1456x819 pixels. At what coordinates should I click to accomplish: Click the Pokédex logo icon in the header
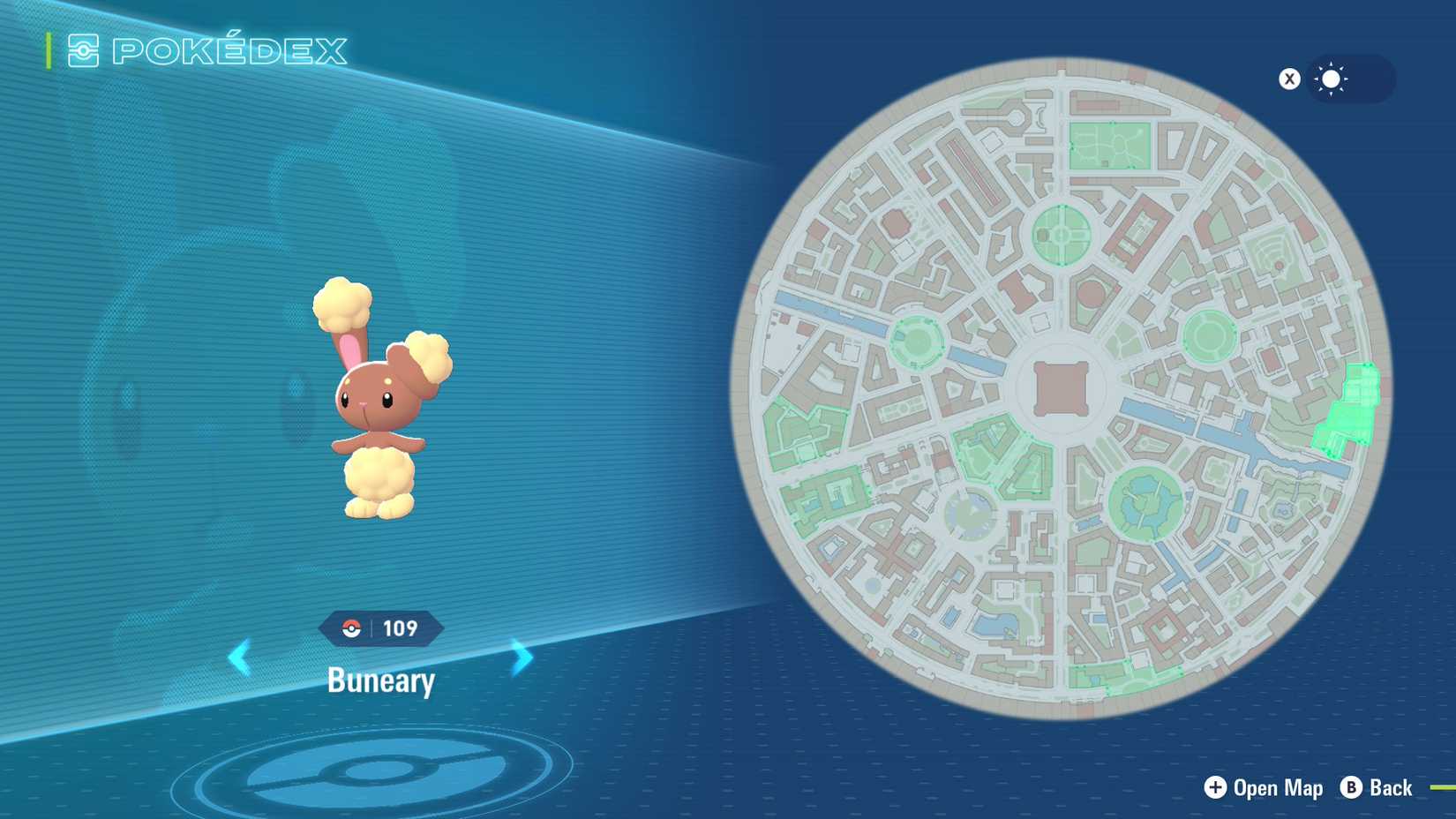(x=85, y=51)
